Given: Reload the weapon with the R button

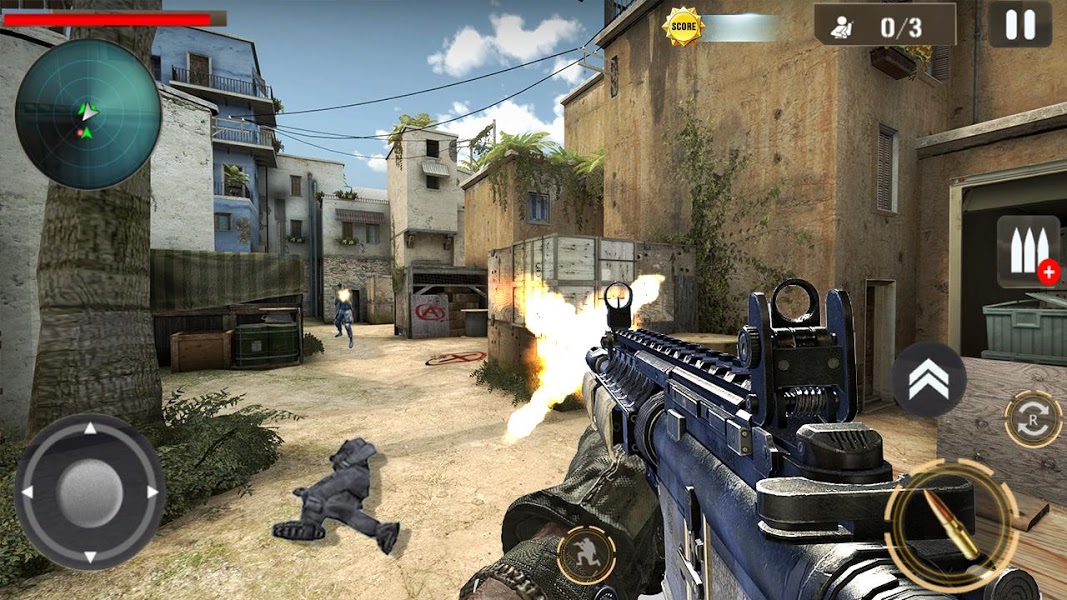Looking at the screenshot, I should 1033,418.
